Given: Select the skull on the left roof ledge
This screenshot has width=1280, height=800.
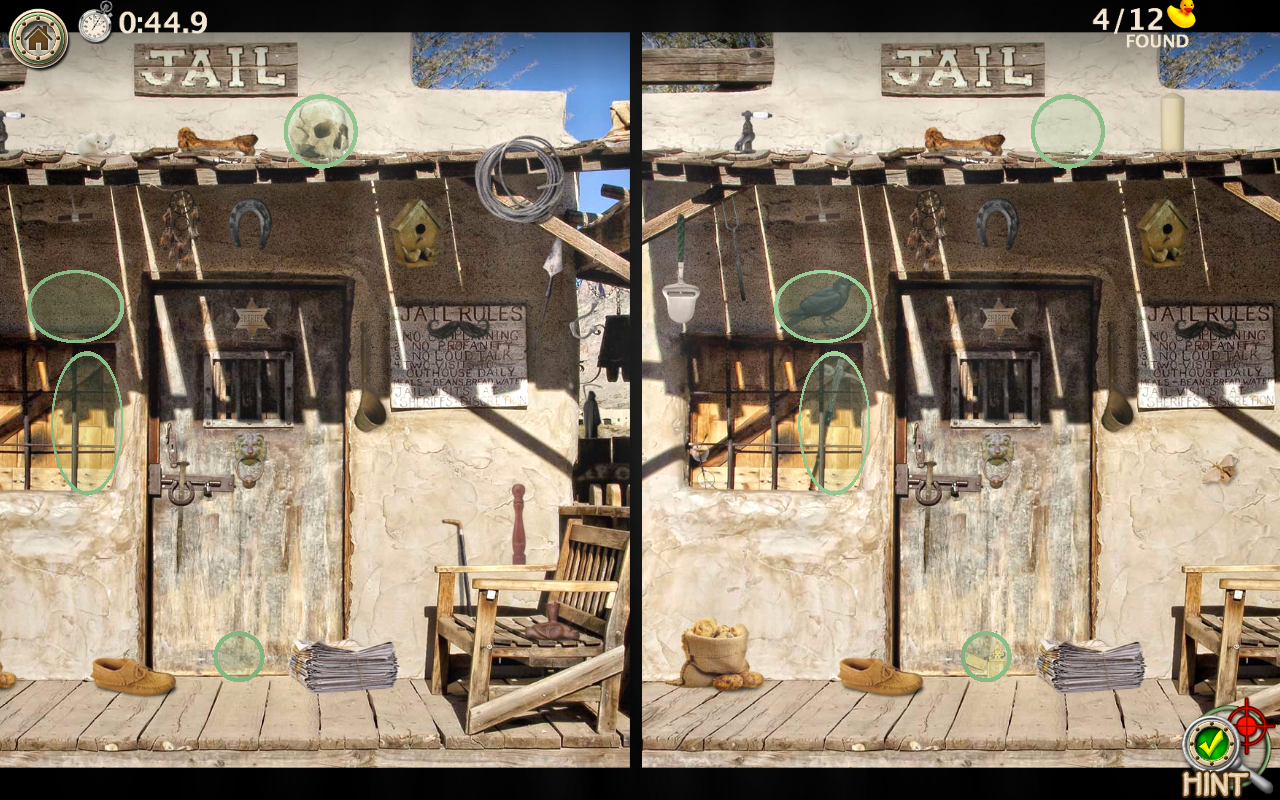Looking at the screenshot, I should click(x=320, y=130).
